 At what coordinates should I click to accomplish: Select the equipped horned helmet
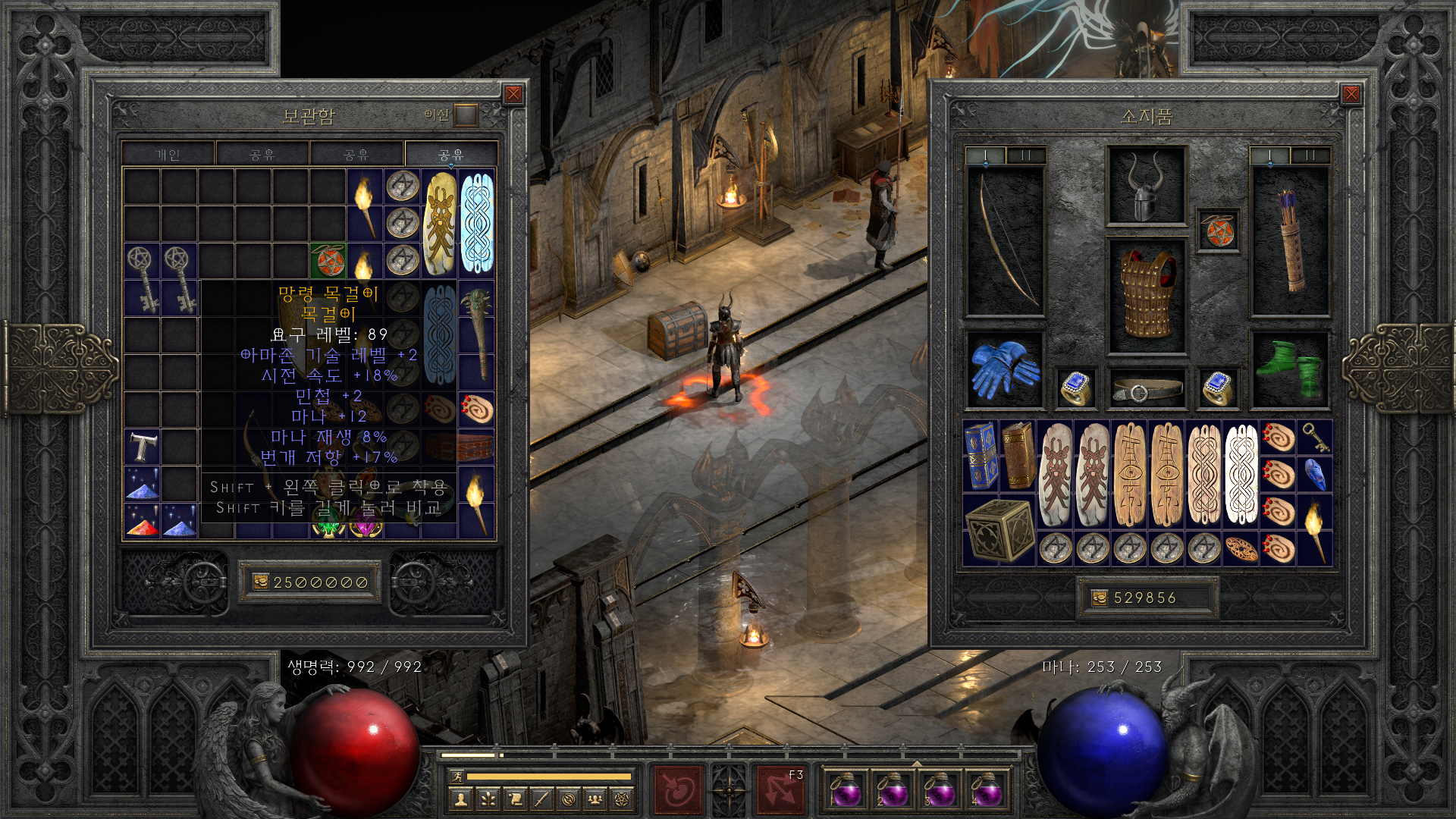click(x=1146, y=186)
